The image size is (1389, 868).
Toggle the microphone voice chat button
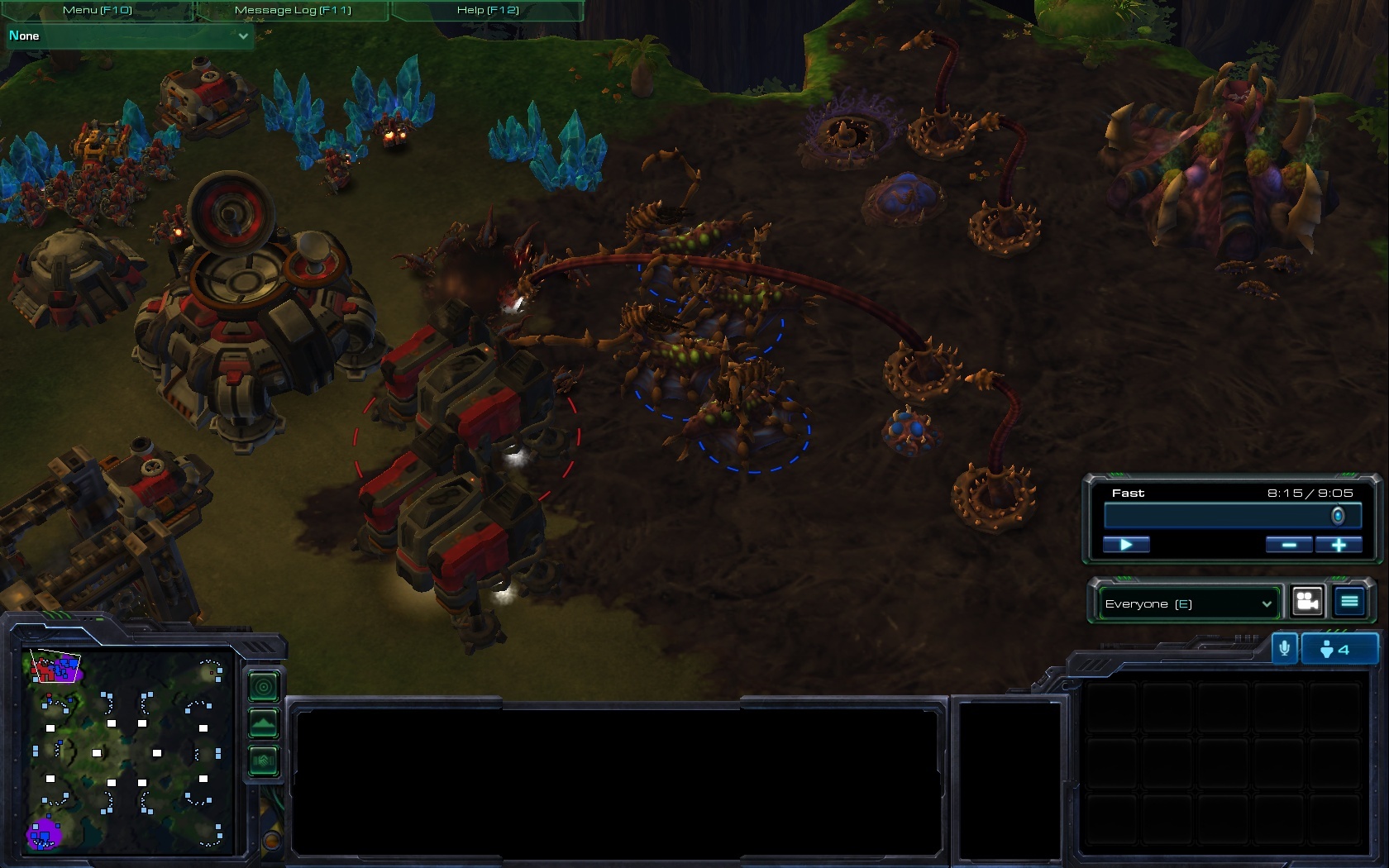click(x=1284, y=649)
